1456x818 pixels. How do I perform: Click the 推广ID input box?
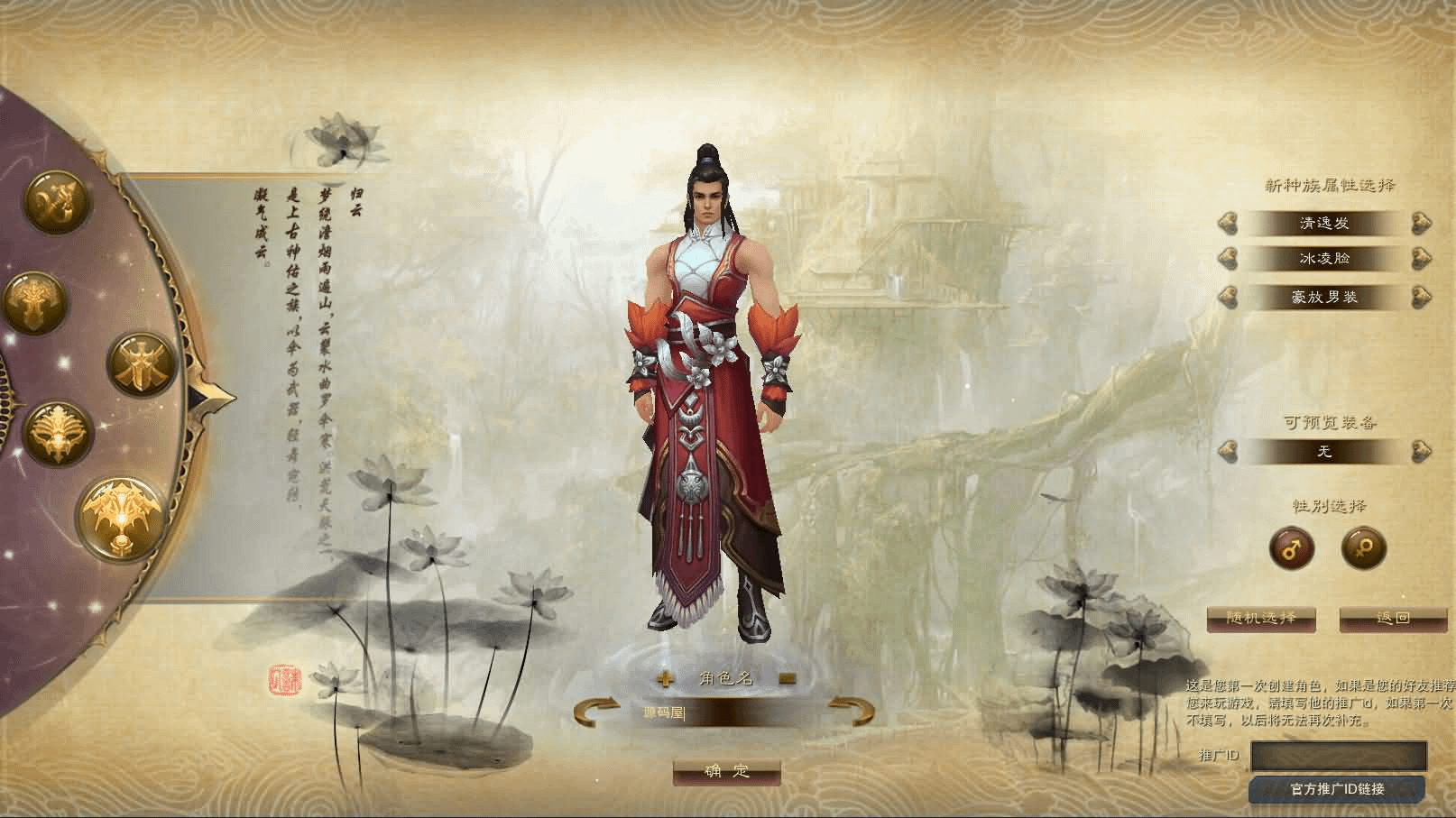click(1339, 756)
